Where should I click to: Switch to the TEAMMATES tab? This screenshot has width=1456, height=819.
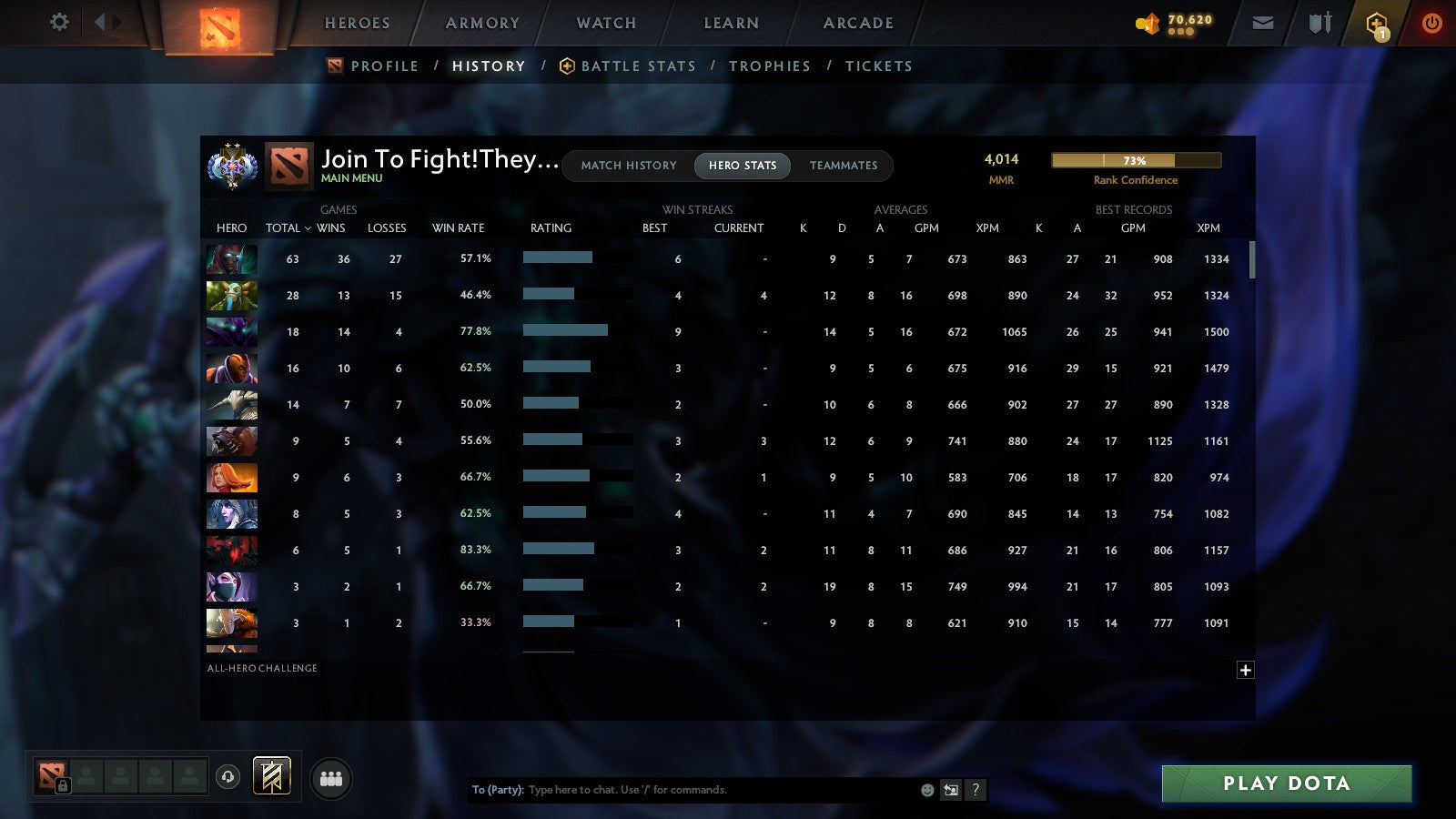click(x=844, y=166)
